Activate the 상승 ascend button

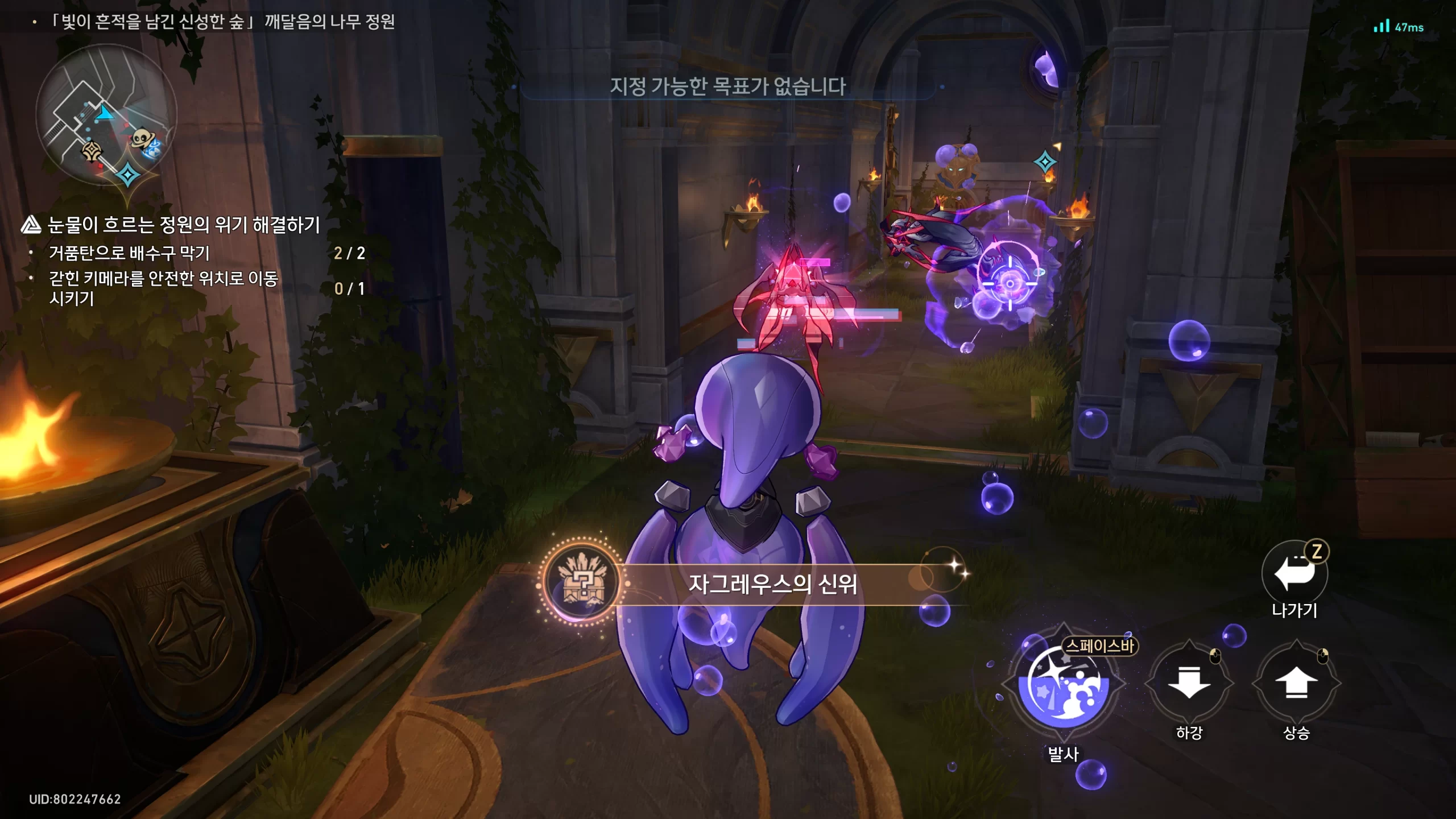click(x=1296, y=682)
